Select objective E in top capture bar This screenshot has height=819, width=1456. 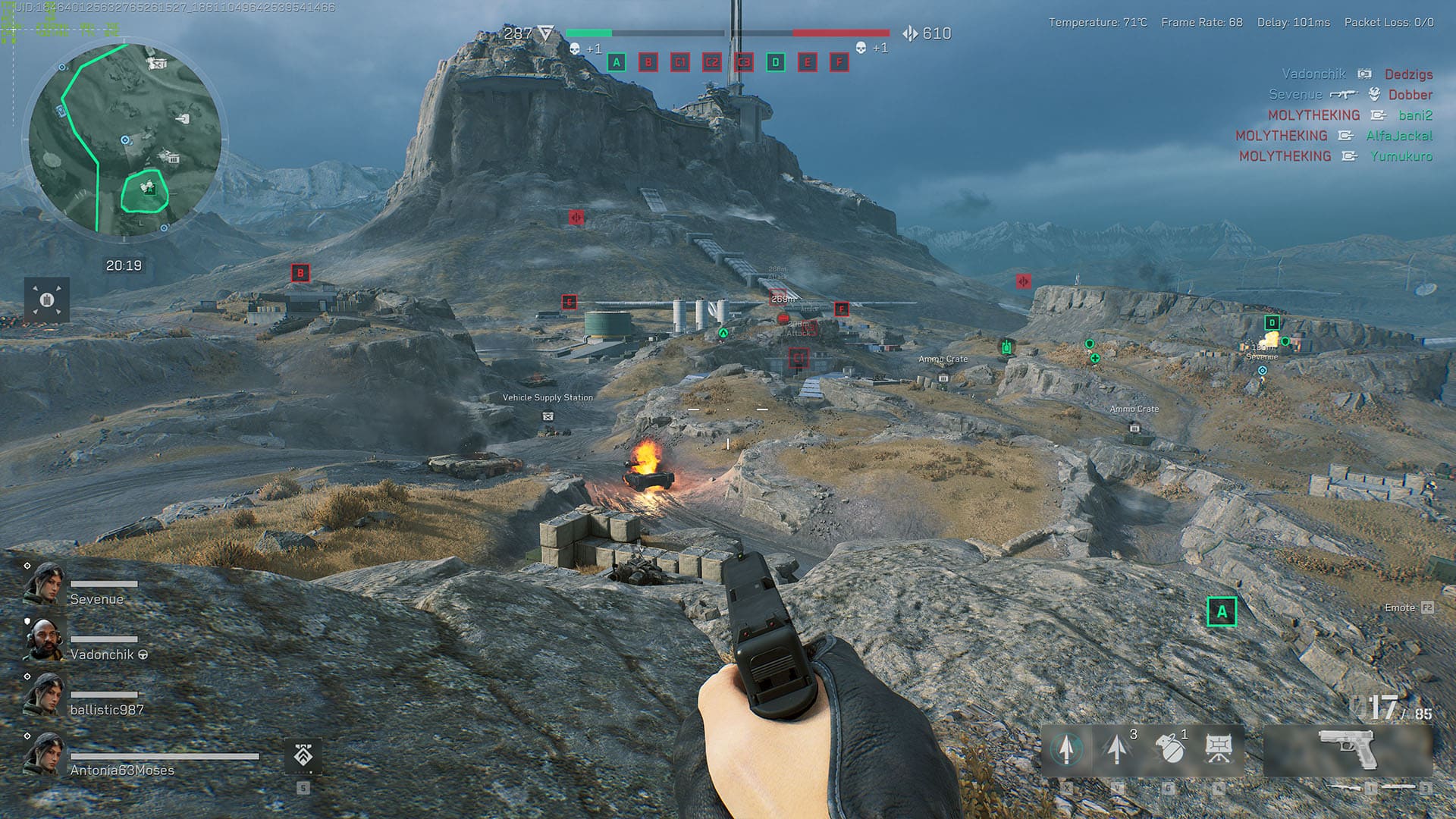coord(807,62)
